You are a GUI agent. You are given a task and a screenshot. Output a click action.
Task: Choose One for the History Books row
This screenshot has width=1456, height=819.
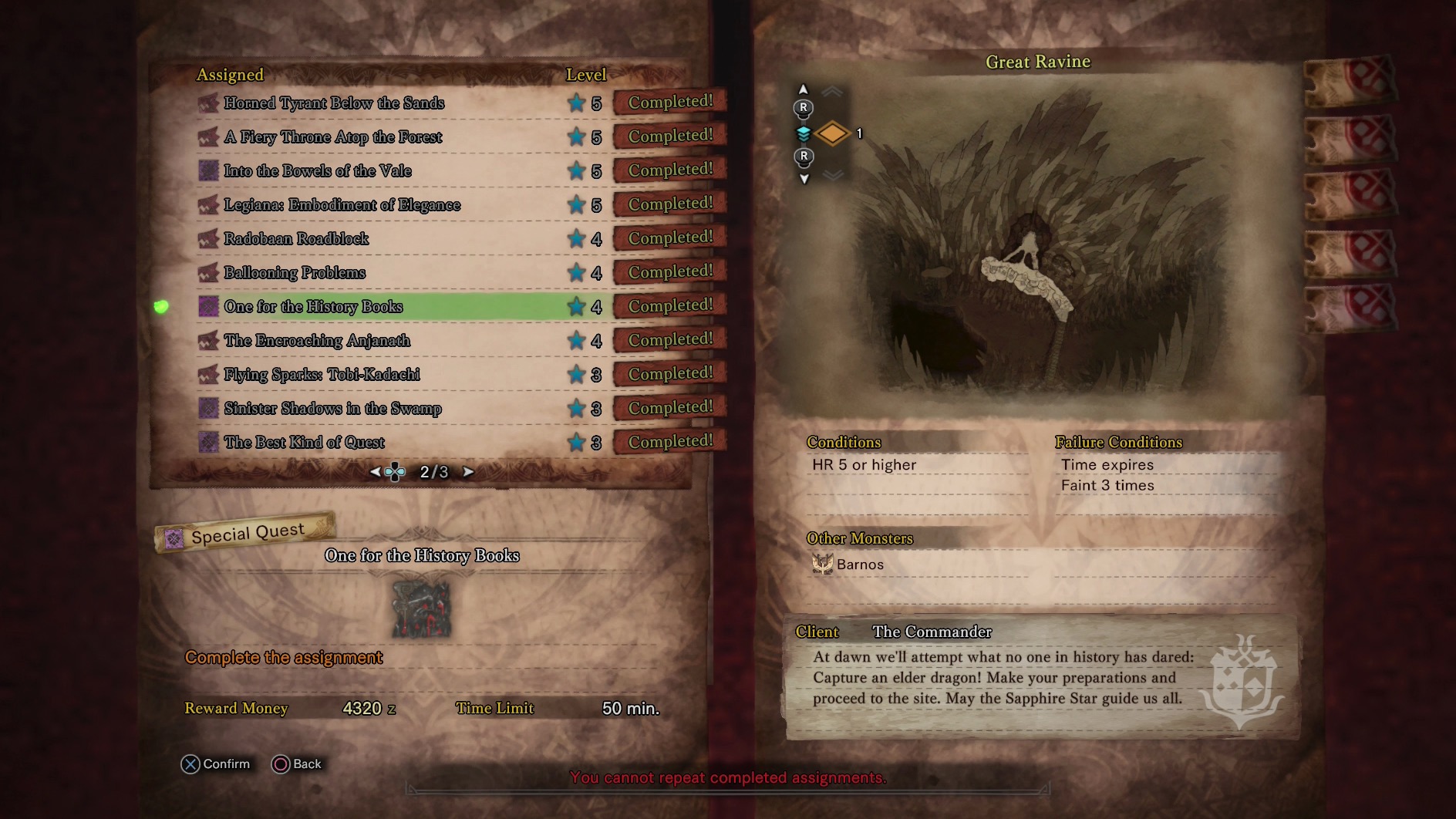click(313, 306)
